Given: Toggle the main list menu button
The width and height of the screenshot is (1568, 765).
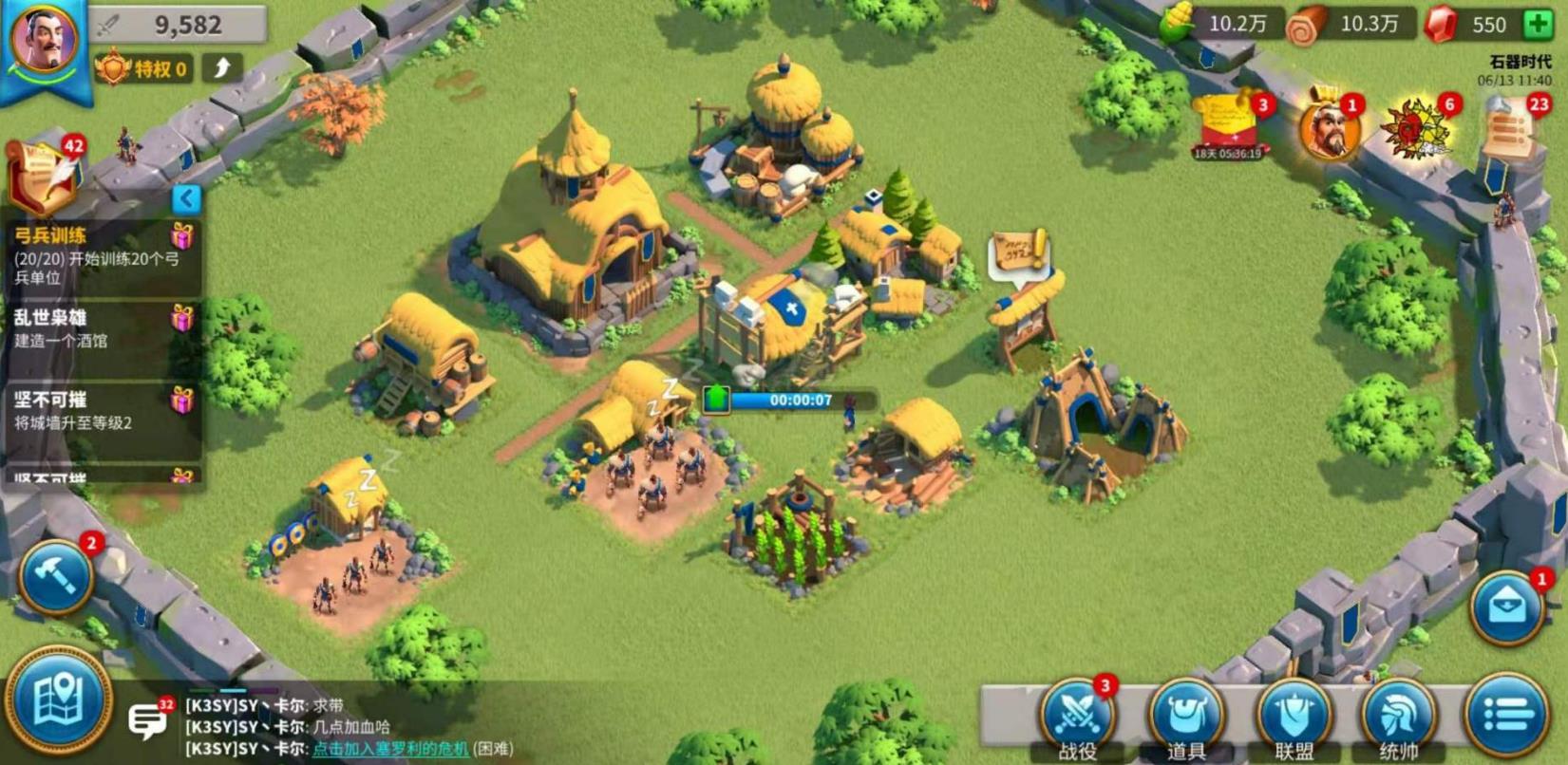Looking at the screenshot, I should [x=1507, y=715].
